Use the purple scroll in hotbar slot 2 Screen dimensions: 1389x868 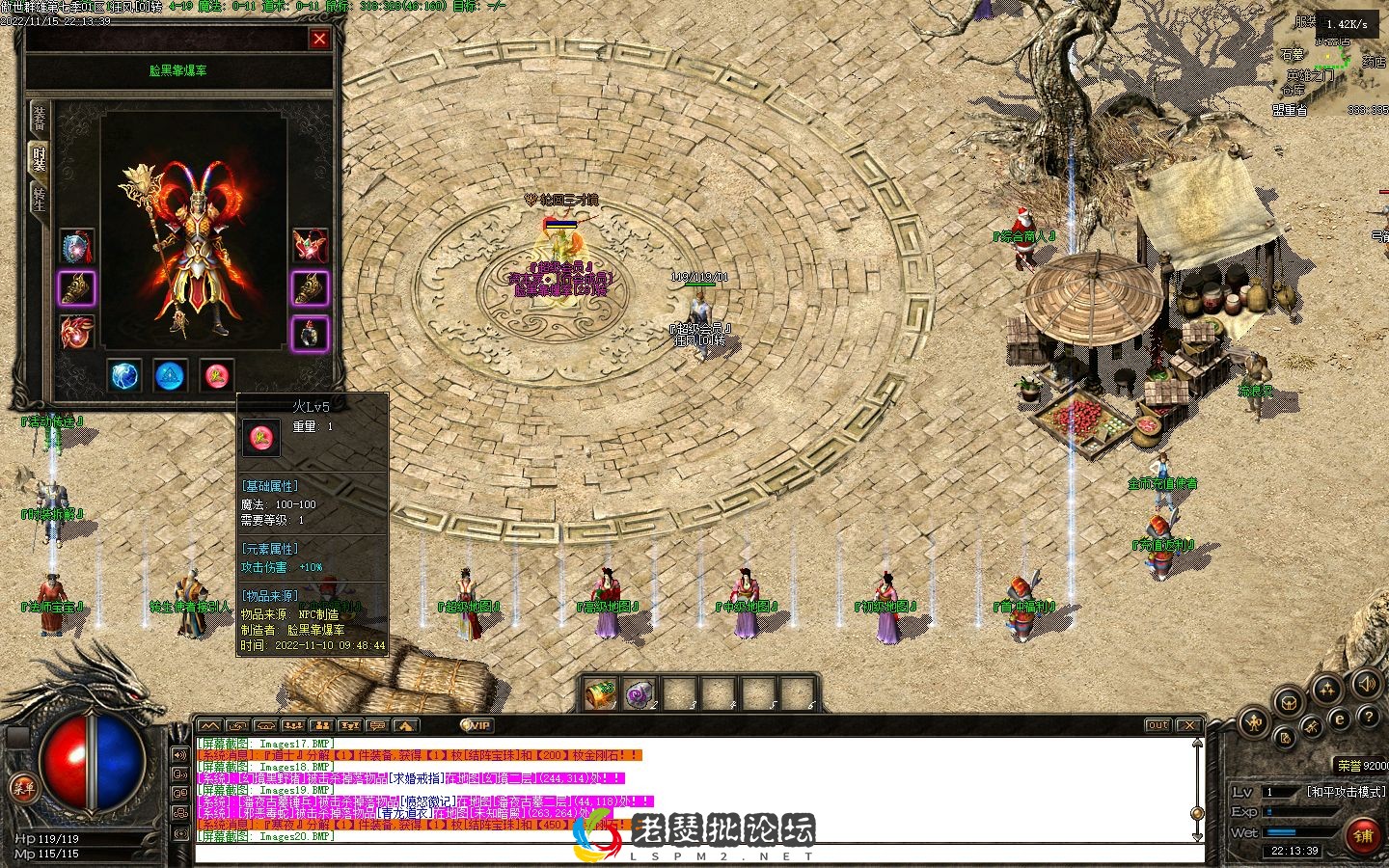(640, 693)
